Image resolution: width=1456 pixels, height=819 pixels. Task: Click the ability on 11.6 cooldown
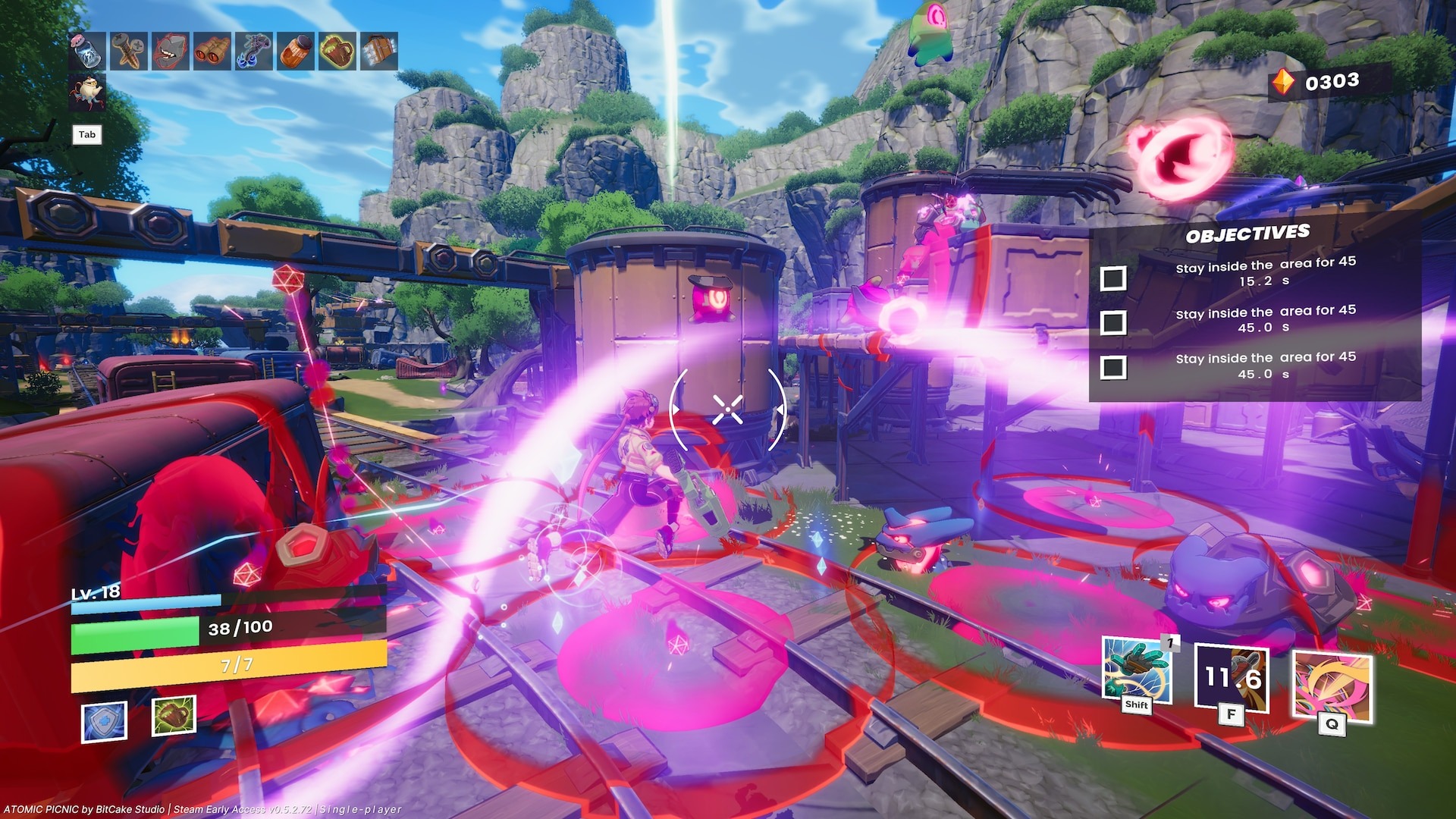coord(1232,677)
